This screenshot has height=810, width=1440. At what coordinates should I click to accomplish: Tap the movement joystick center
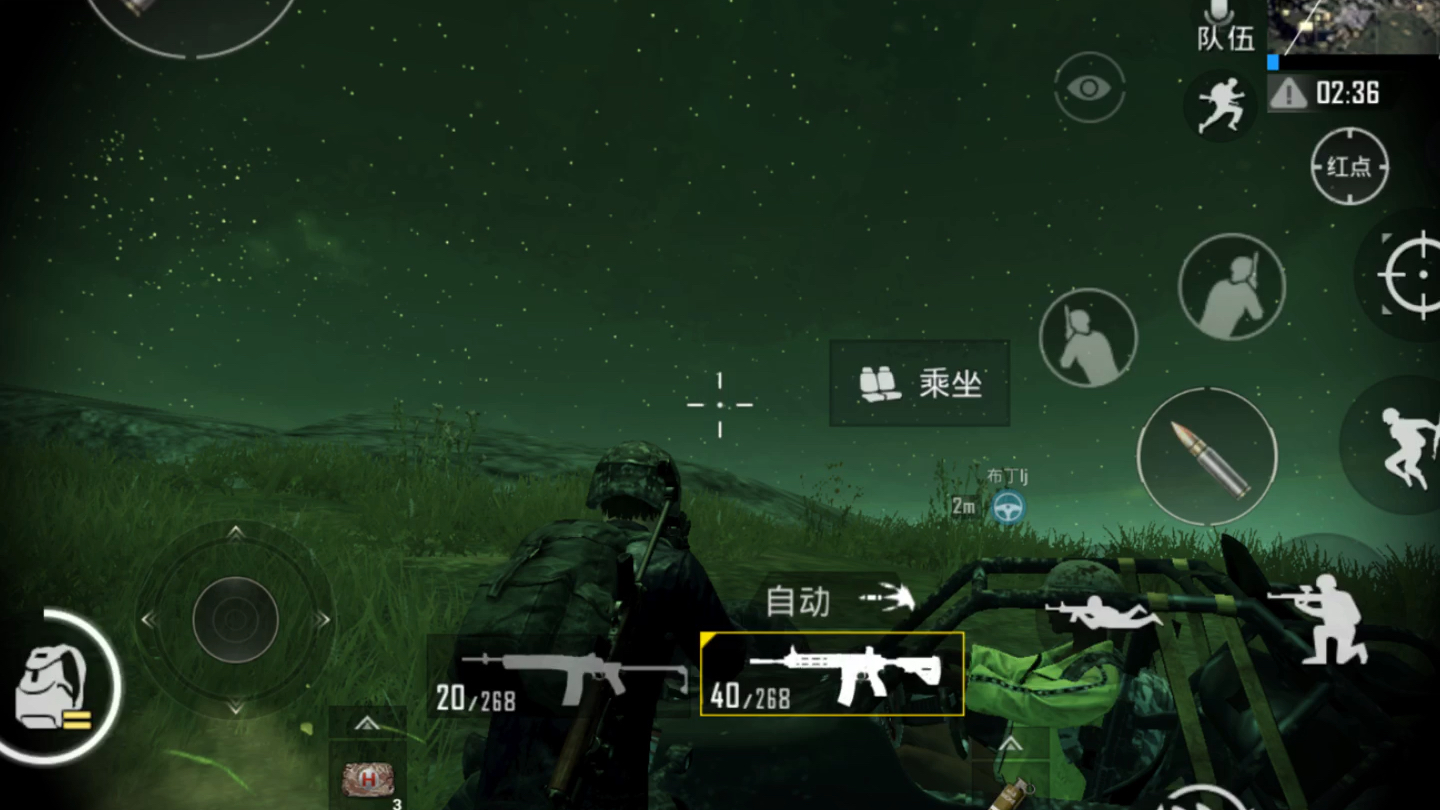pos(235,620)
